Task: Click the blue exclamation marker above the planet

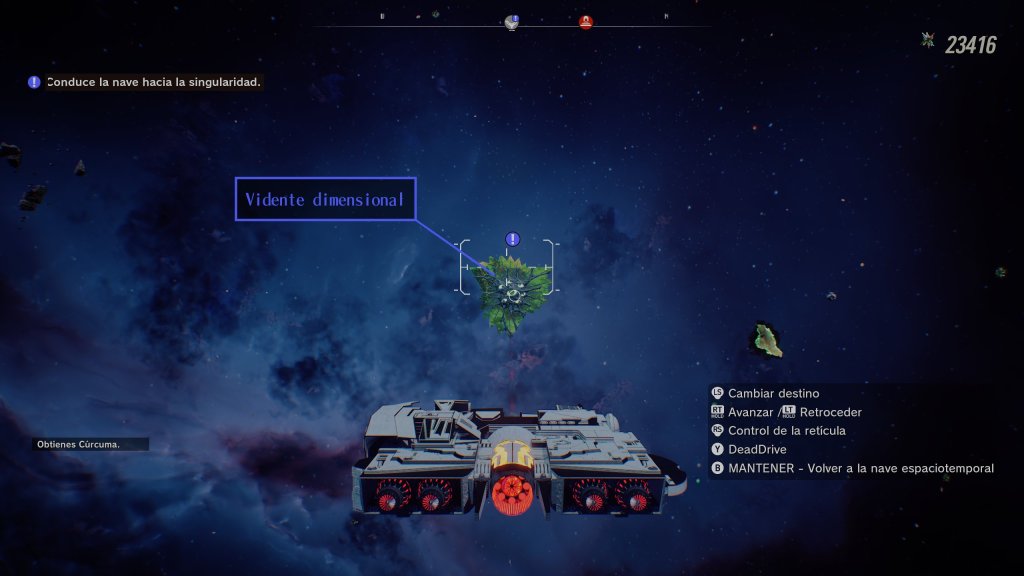Action: [513, 239]
